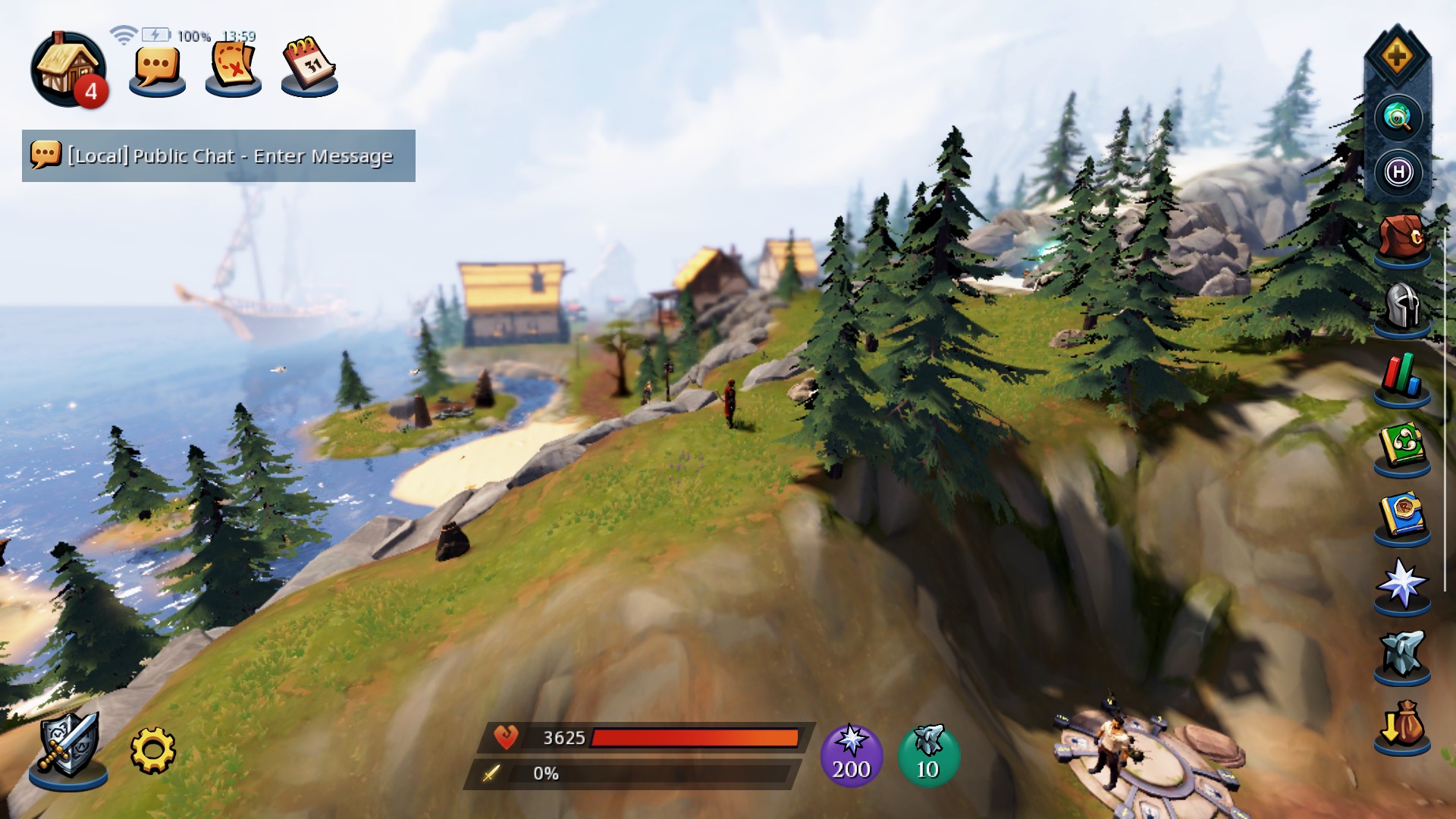Open the helmet worn equipment panel

click(1401, 308)
